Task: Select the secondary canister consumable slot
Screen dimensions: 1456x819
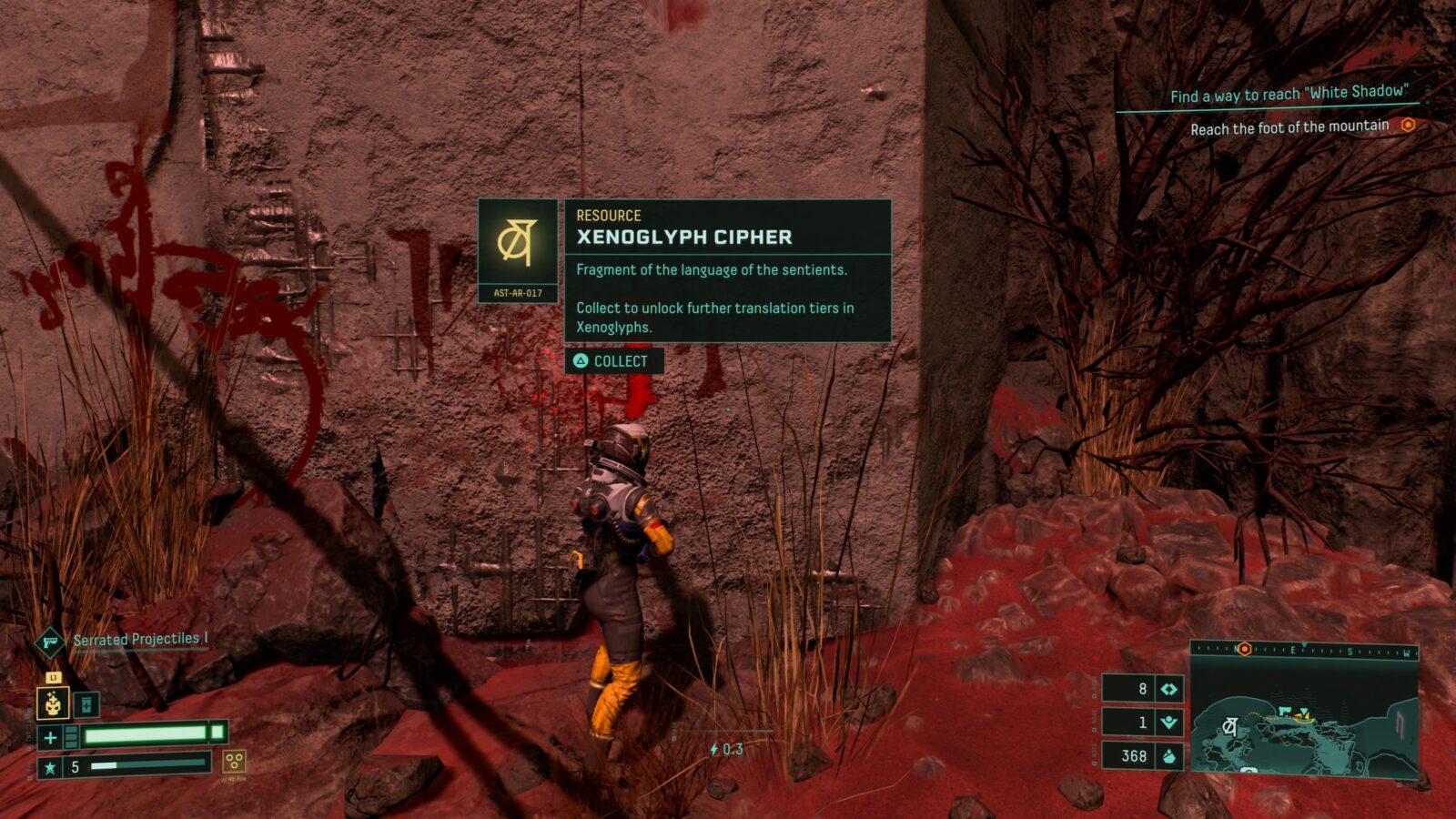Action: 86,704
